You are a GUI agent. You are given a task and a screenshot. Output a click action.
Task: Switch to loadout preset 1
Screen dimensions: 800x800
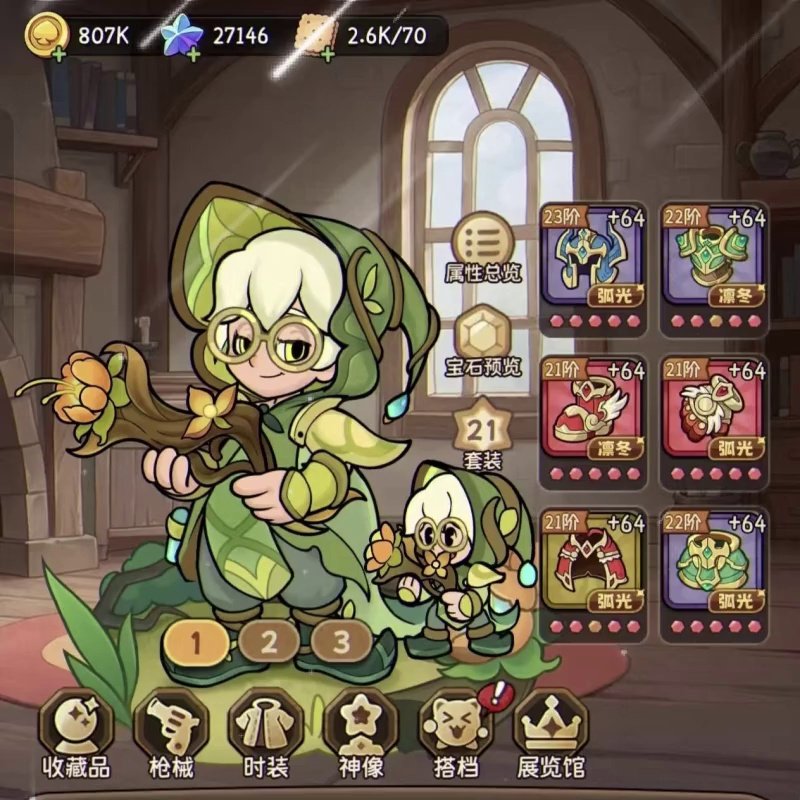click(x=196, y=642)
